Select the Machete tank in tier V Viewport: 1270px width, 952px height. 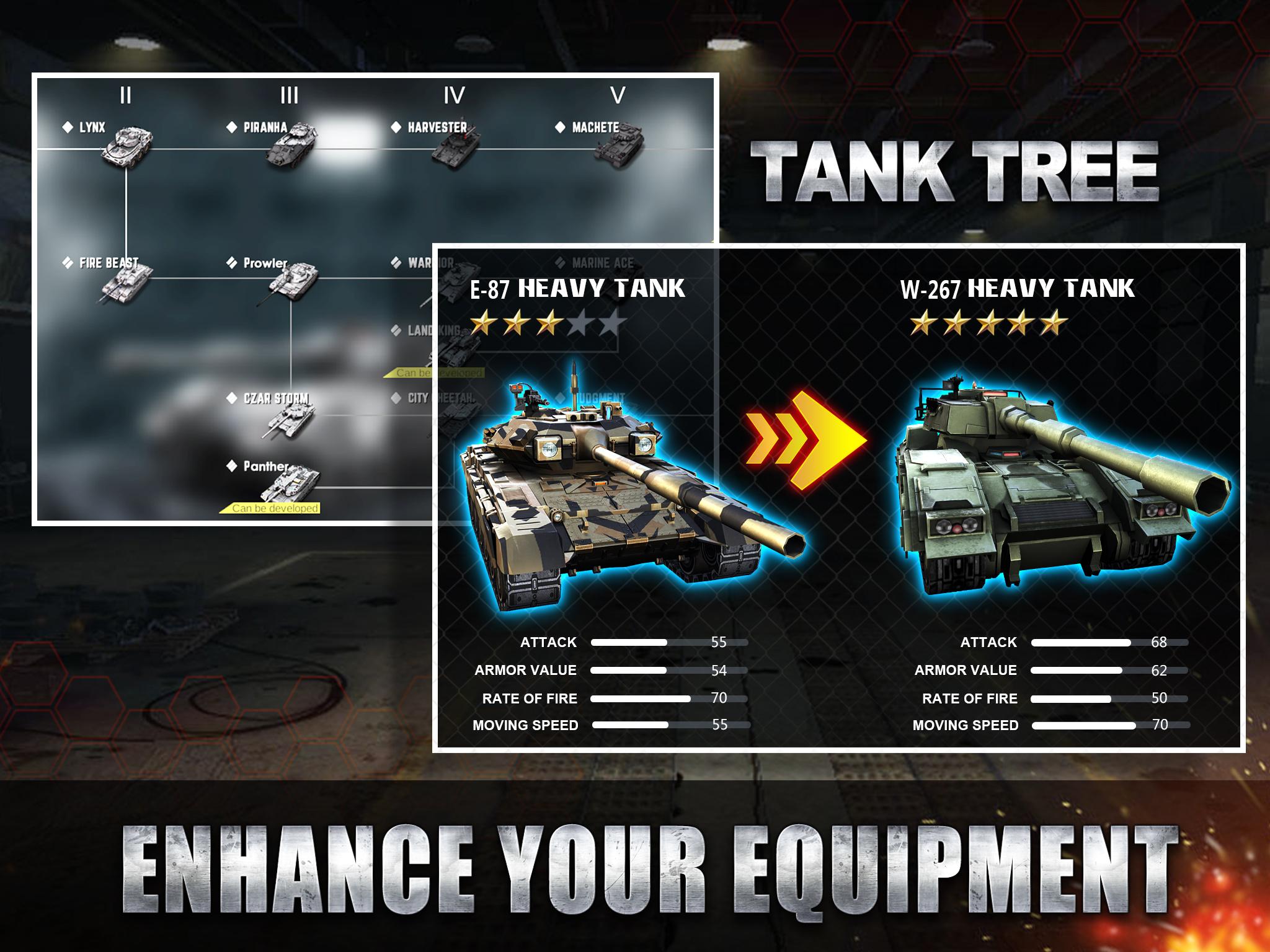click(x=620, y=146)
